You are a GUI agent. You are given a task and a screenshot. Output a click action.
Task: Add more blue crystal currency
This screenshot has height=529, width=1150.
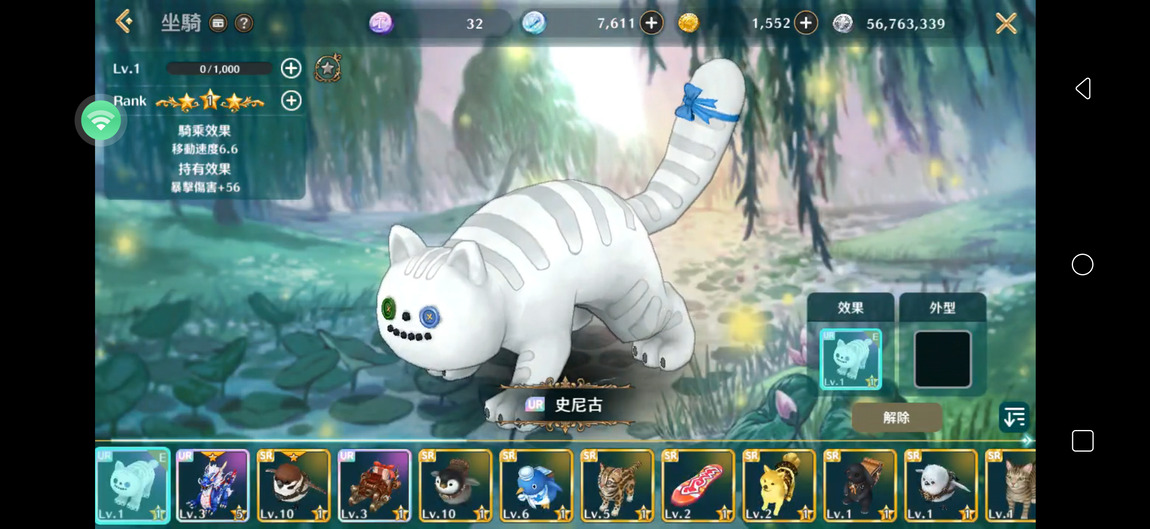pyautogui.click(x=651, y=23)
